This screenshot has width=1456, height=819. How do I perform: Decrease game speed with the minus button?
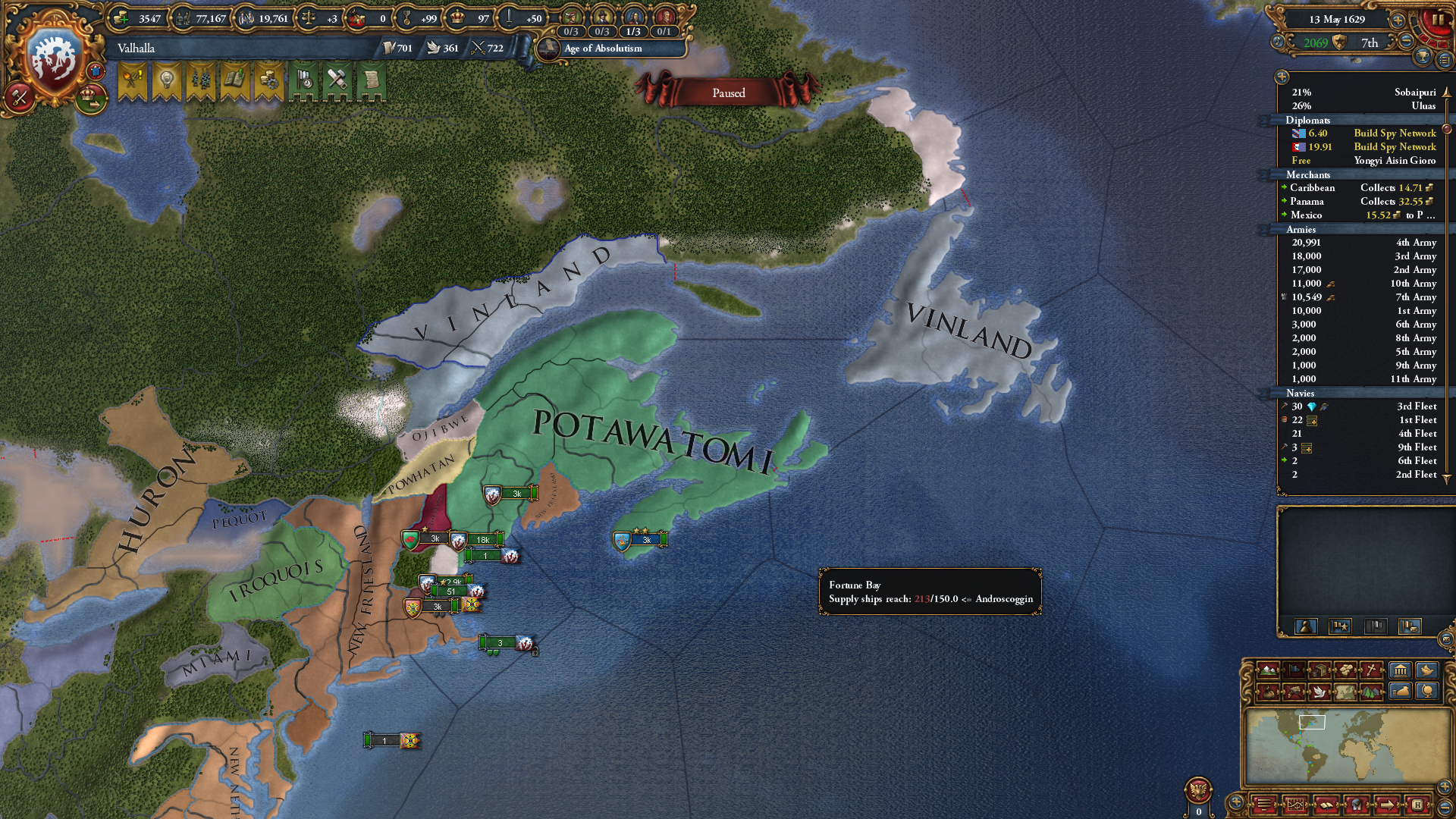[x=1406, y=42]
